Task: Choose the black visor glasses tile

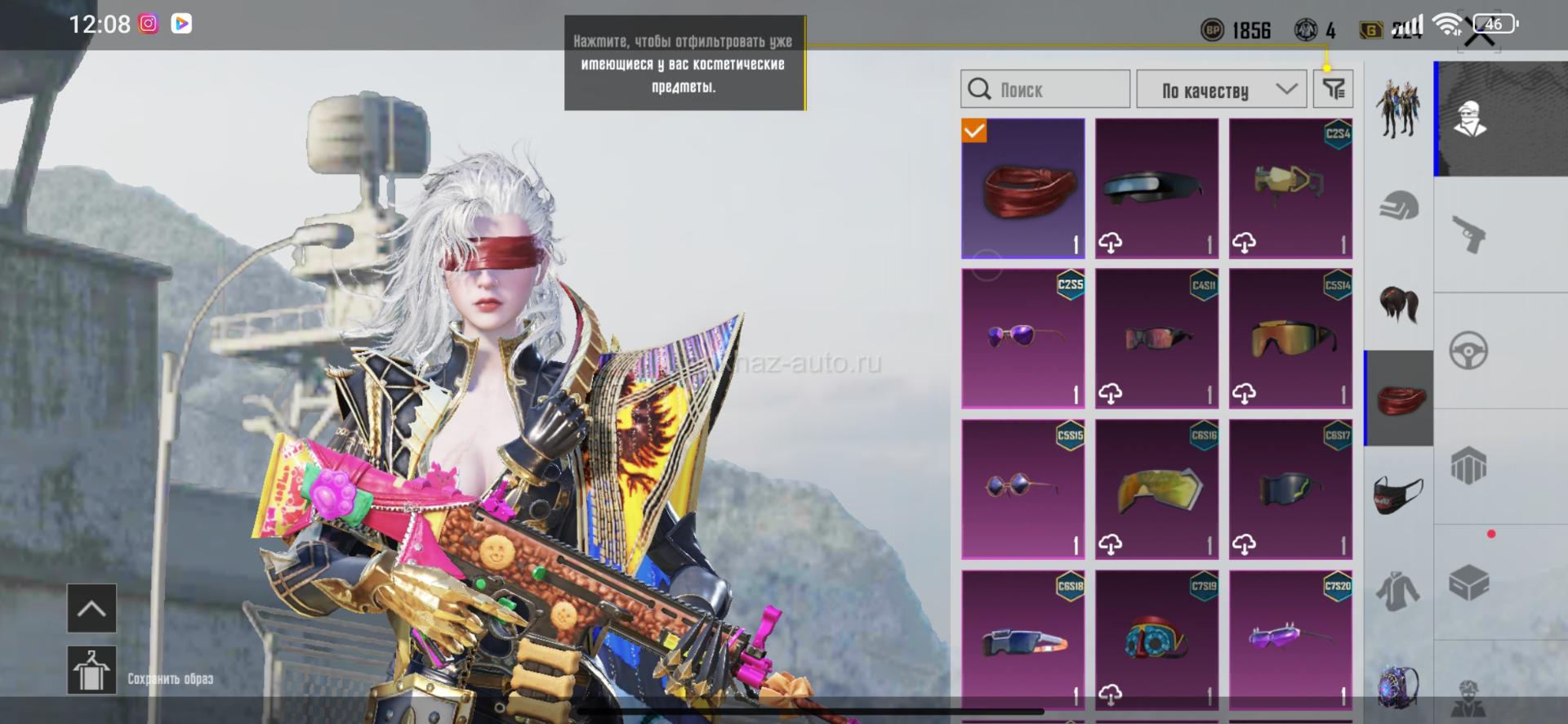Action: tap(1156, 189)
